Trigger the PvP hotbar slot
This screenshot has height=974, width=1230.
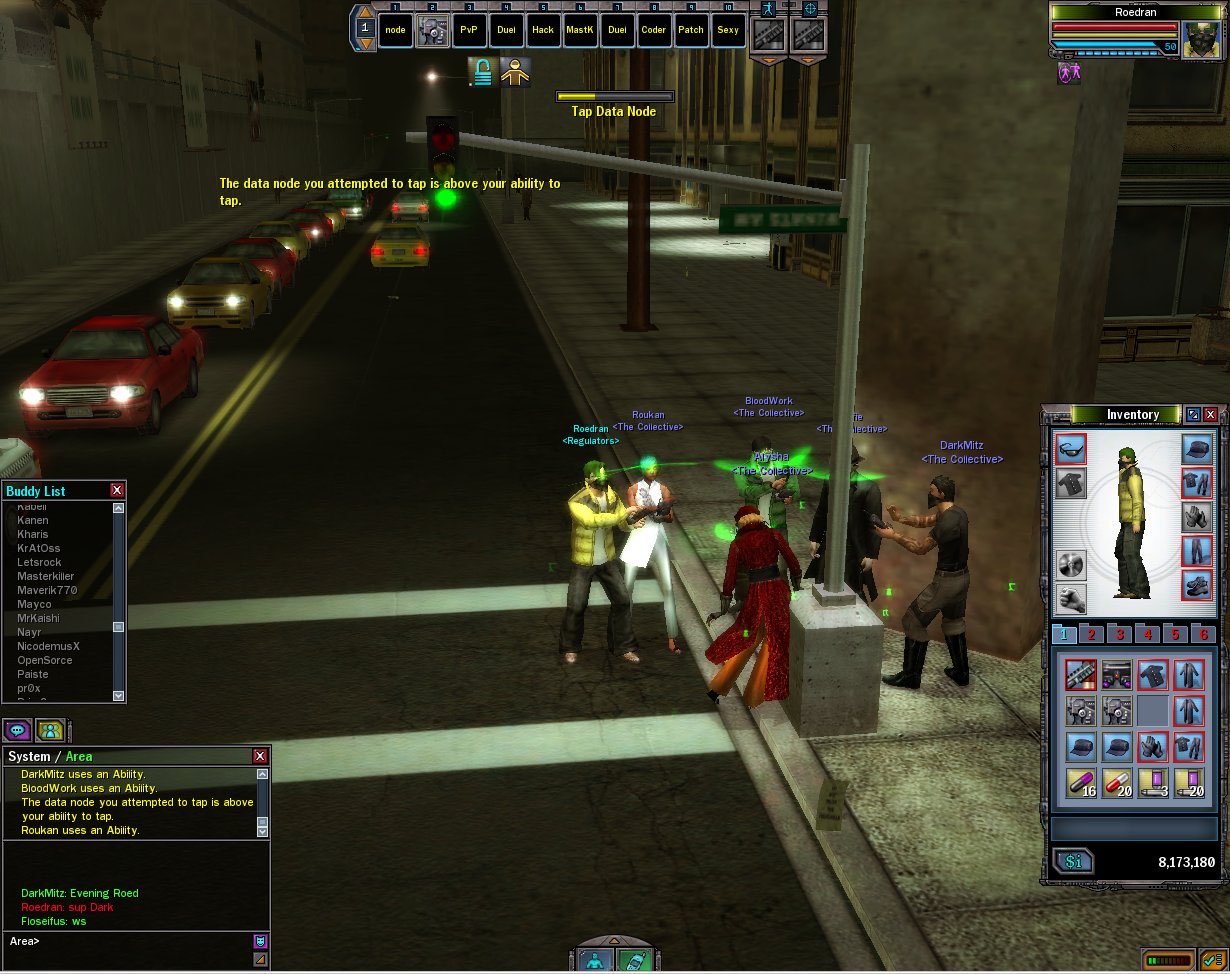pyautogui.click(x=469, y=30)
